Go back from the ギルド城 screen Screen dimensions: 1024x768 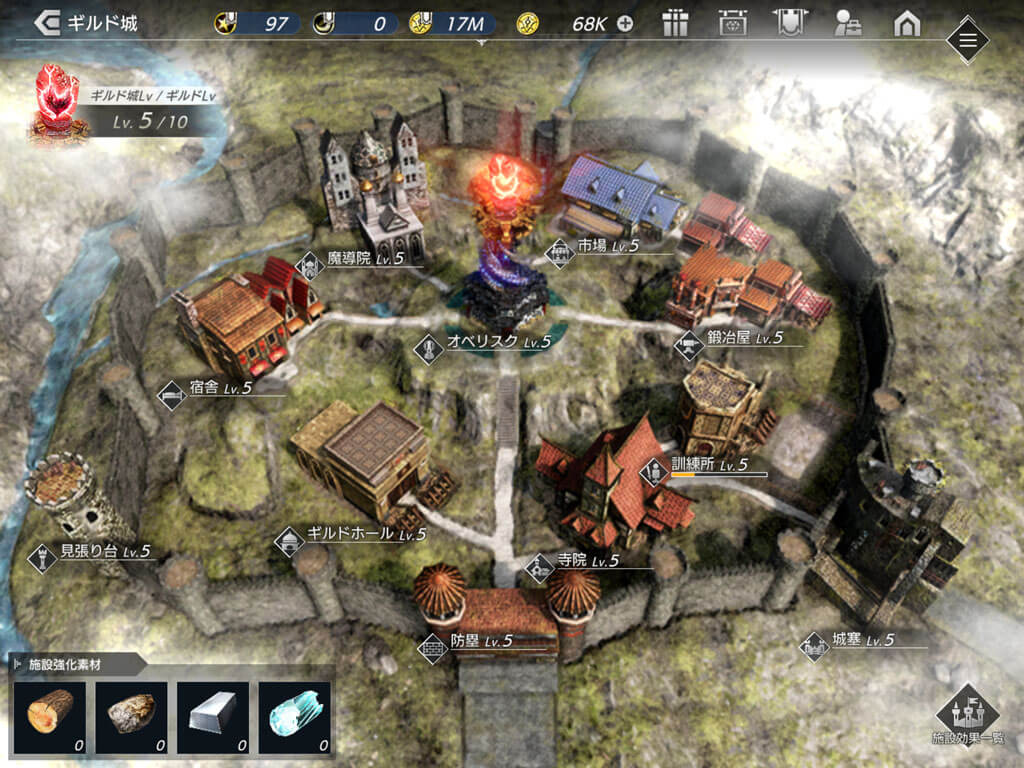(47, 23)
